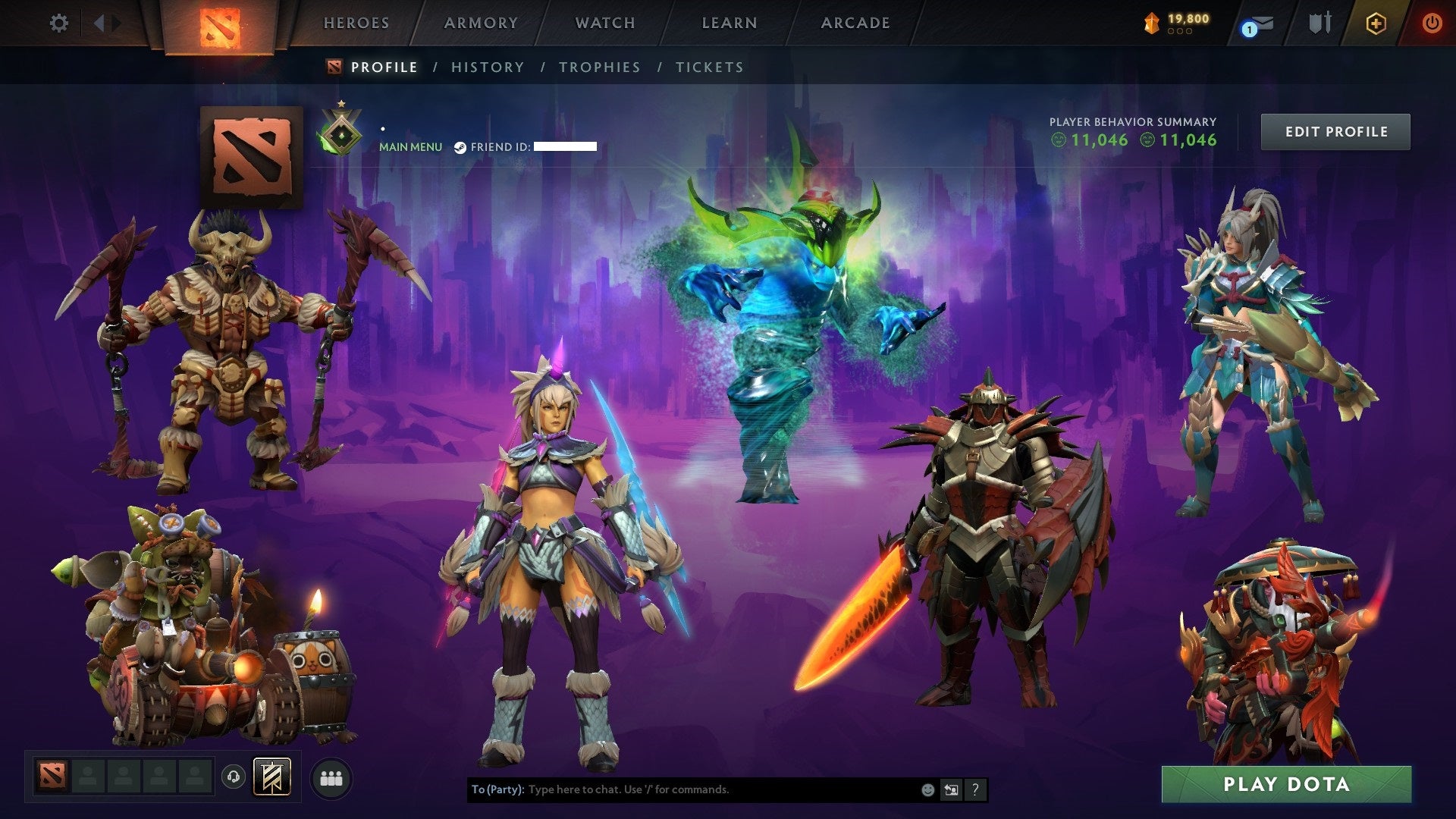Open the Dota Plus subscription icon
This screenshot has height=819, width=1456.
coord(1376,24)
